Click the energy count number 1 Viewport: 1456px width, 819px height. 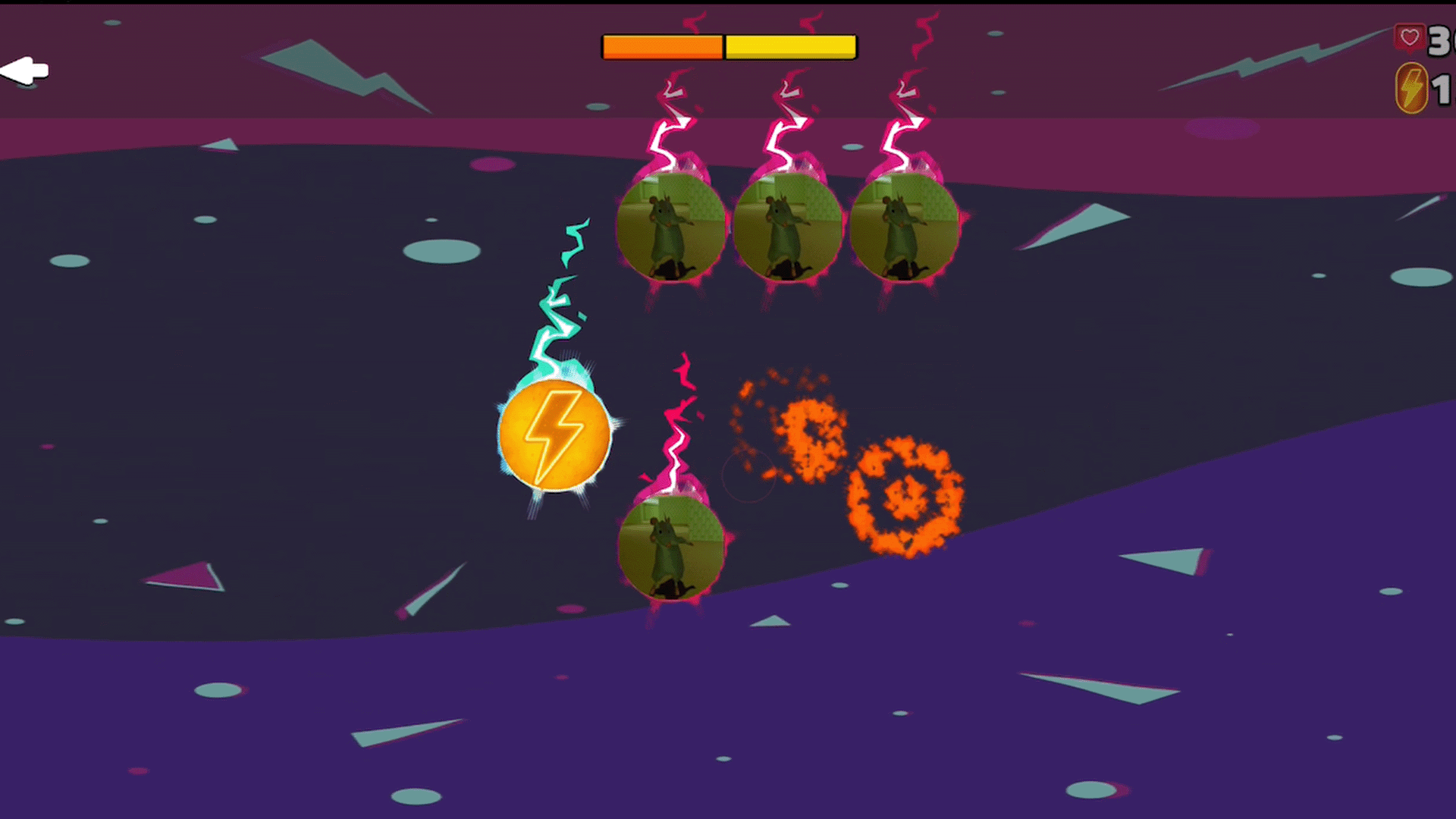(x=1443, y=89)
